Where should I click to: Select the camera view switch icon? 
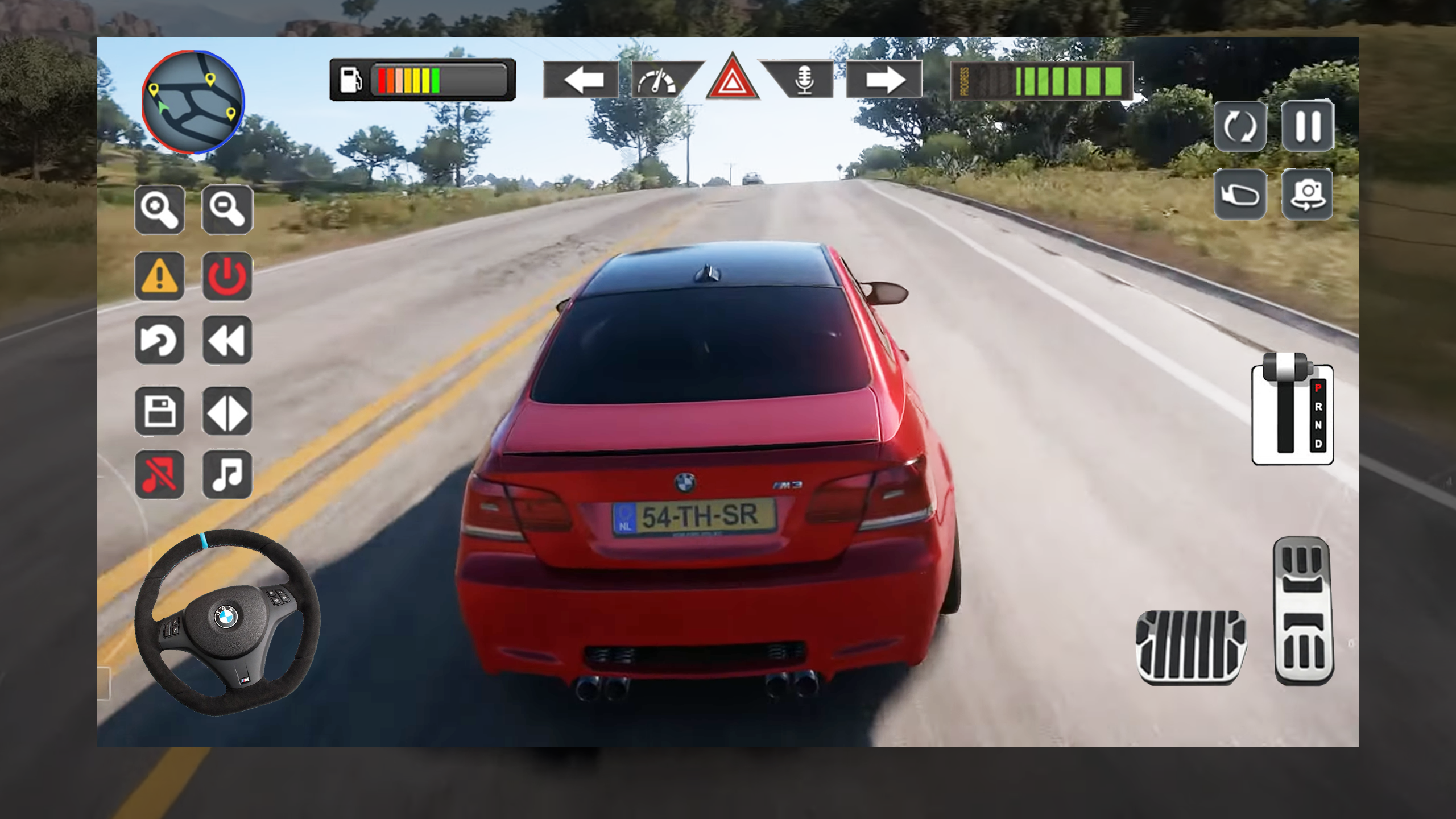click(x=1306, y=193)
